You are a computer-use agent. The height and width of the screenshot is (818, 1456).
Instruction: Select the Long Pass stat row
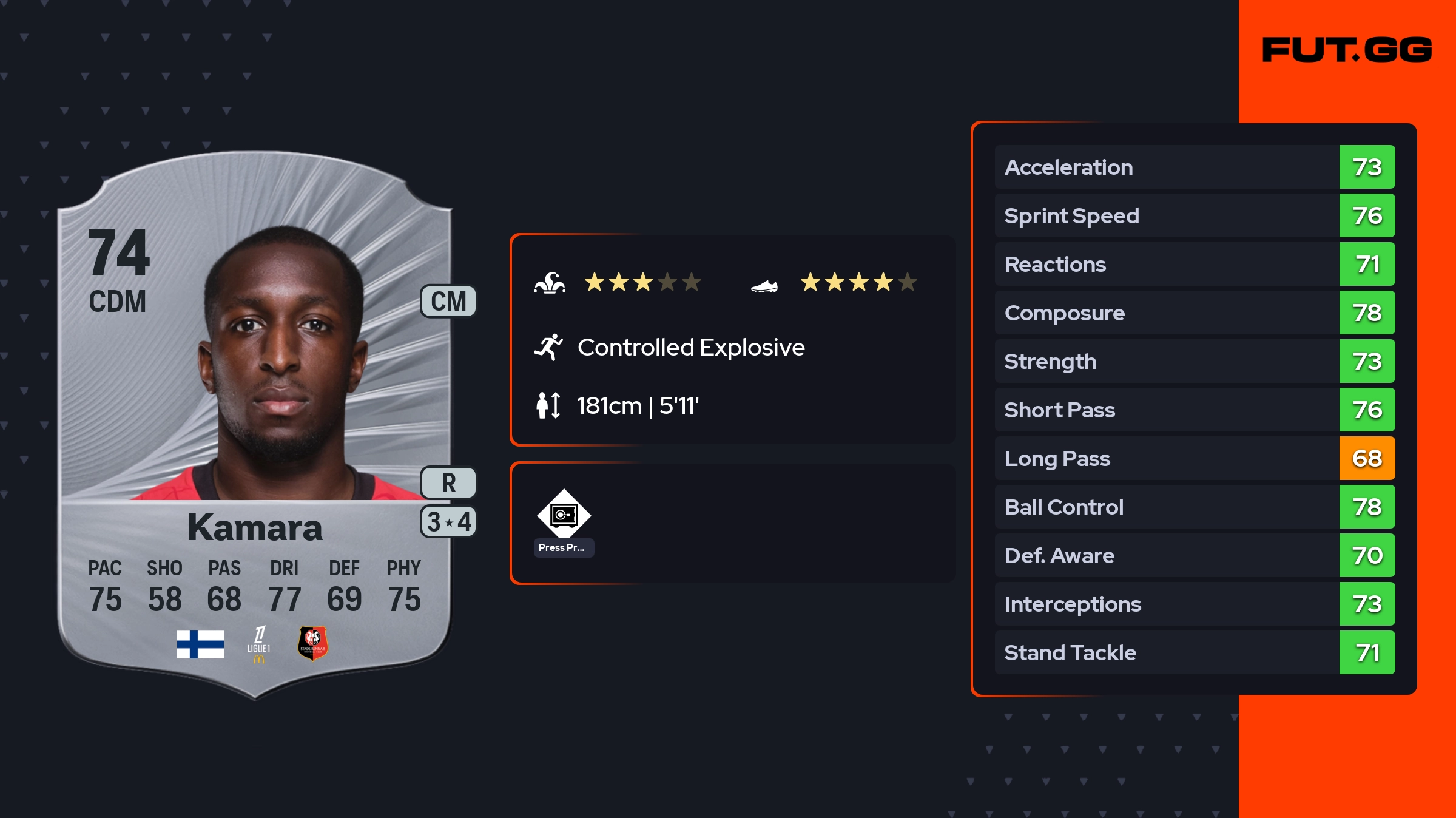tap(1194, 458)
